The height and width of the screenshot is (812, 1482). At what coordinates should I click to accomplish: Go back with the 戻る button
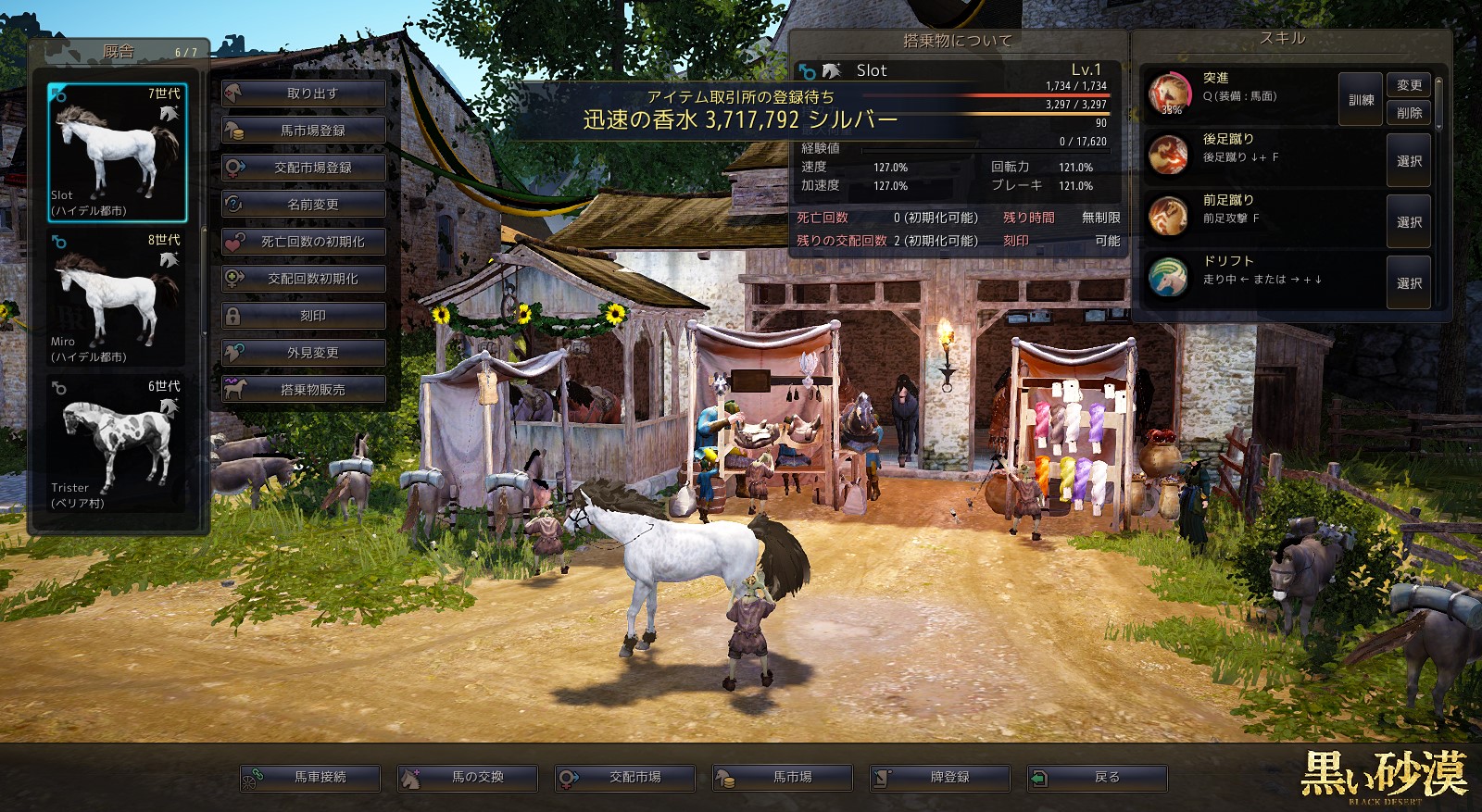1098,778
